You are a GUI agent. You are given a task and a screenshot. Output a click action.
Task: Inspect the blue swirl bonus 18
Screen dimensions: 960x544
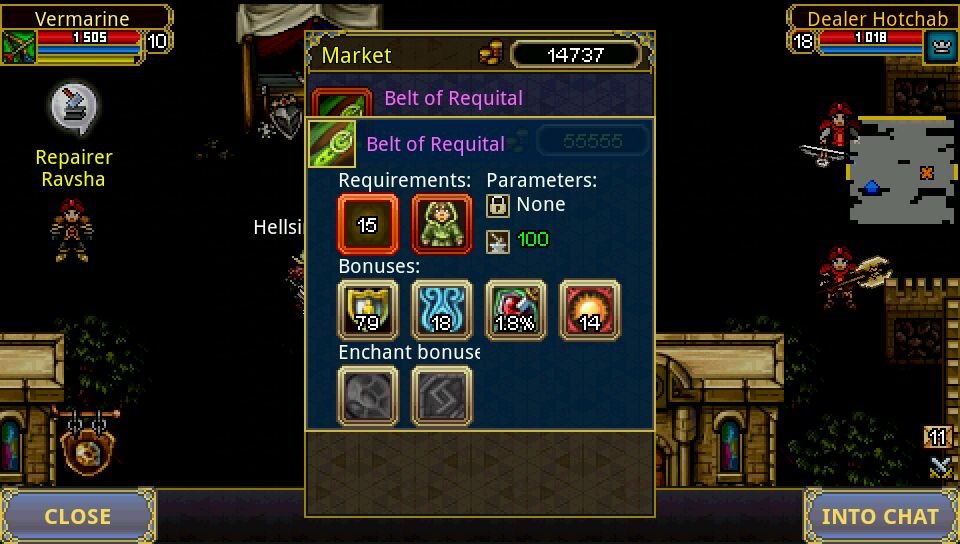tap(441, 310)
